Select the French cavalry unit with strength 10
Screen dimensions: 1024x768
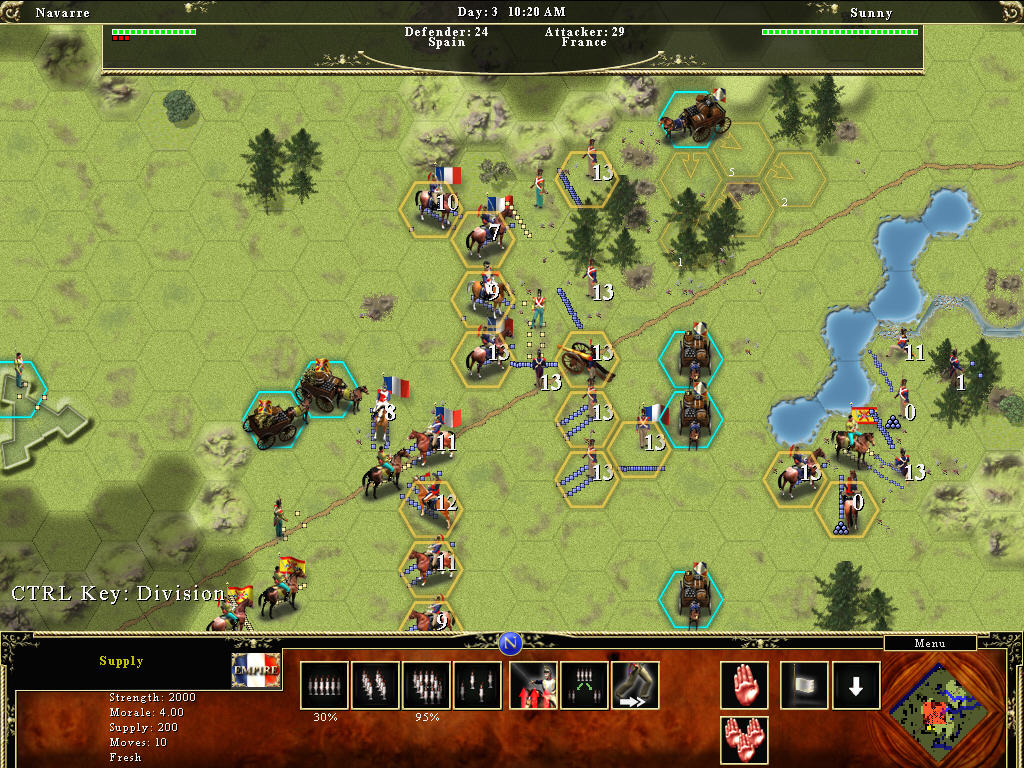(x=431, y=205)
